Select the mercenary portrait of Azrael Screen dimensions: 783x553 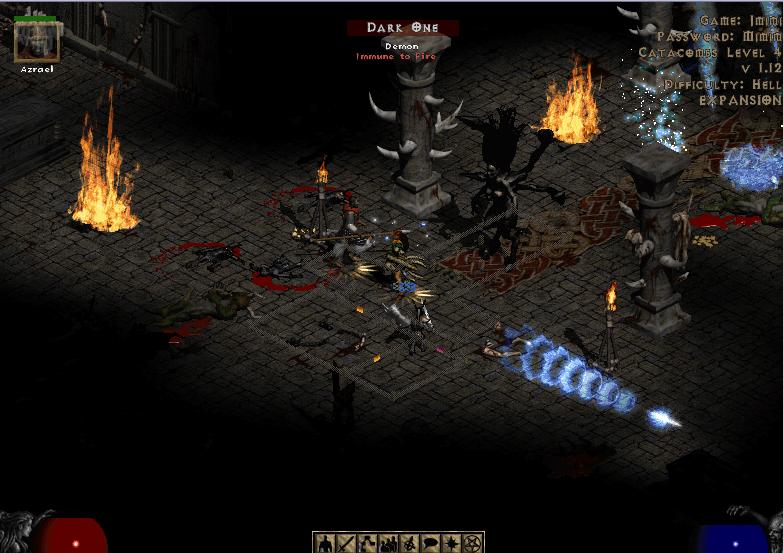[x=37, y=42]
